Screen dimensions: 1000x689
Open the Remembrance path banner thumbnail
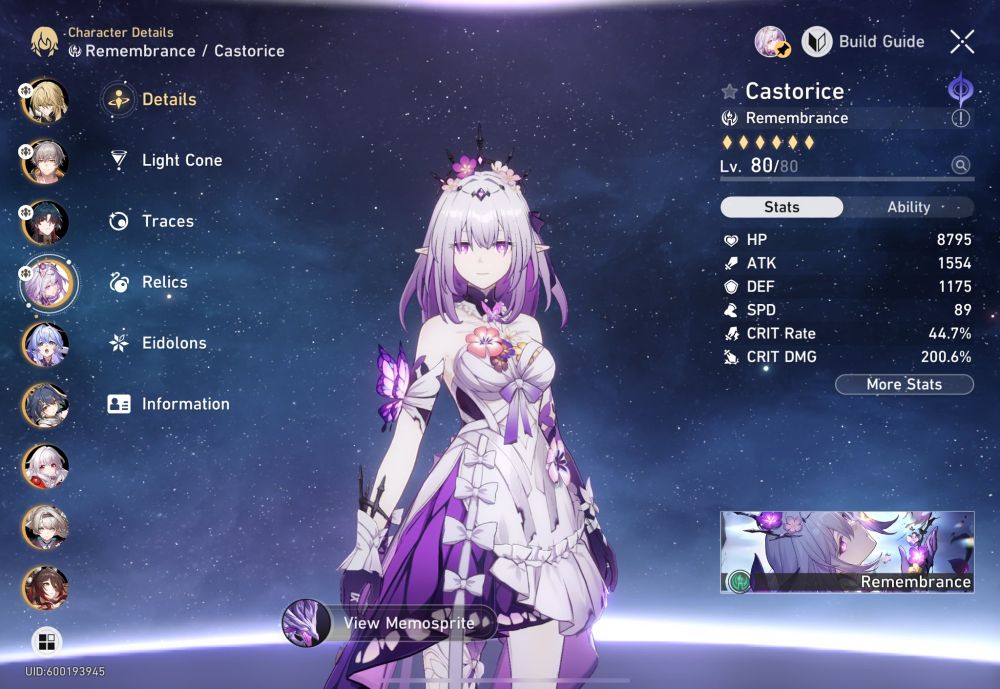(847, 552)
